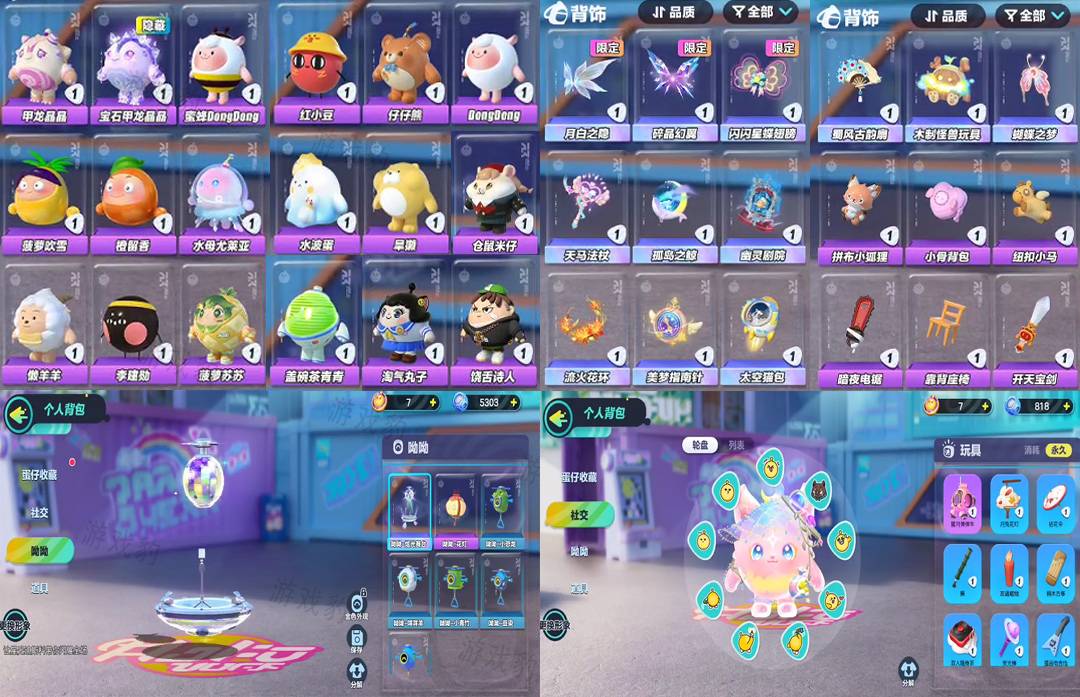Open 道具 tab beside the yo-yo display
The width and height of the screenshot is (1080, 697).
[x=40, y=589]
